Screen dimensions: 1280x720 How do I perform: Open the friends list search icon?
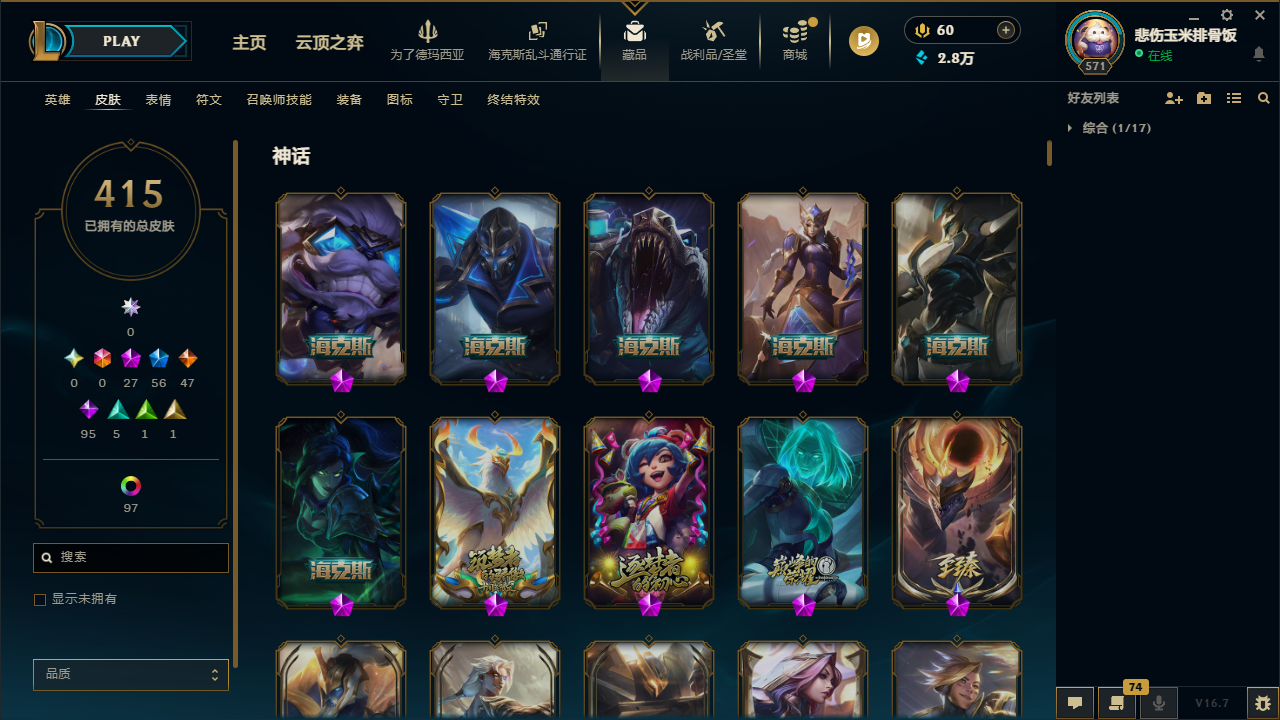[1264, 98]
